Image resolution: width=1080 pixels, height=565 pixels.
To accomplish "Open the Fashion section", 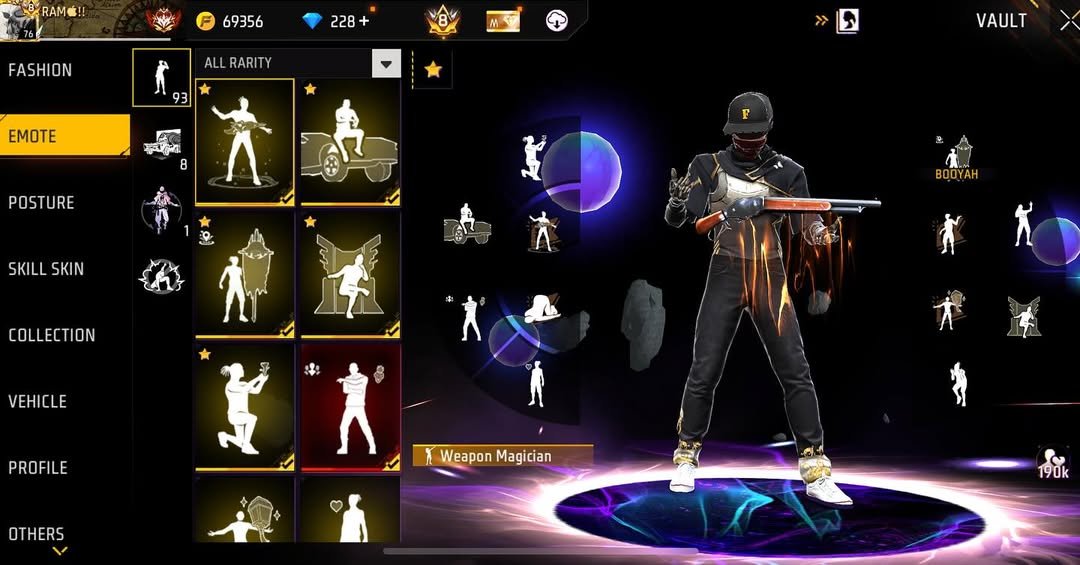I will (x=40, y=70).
